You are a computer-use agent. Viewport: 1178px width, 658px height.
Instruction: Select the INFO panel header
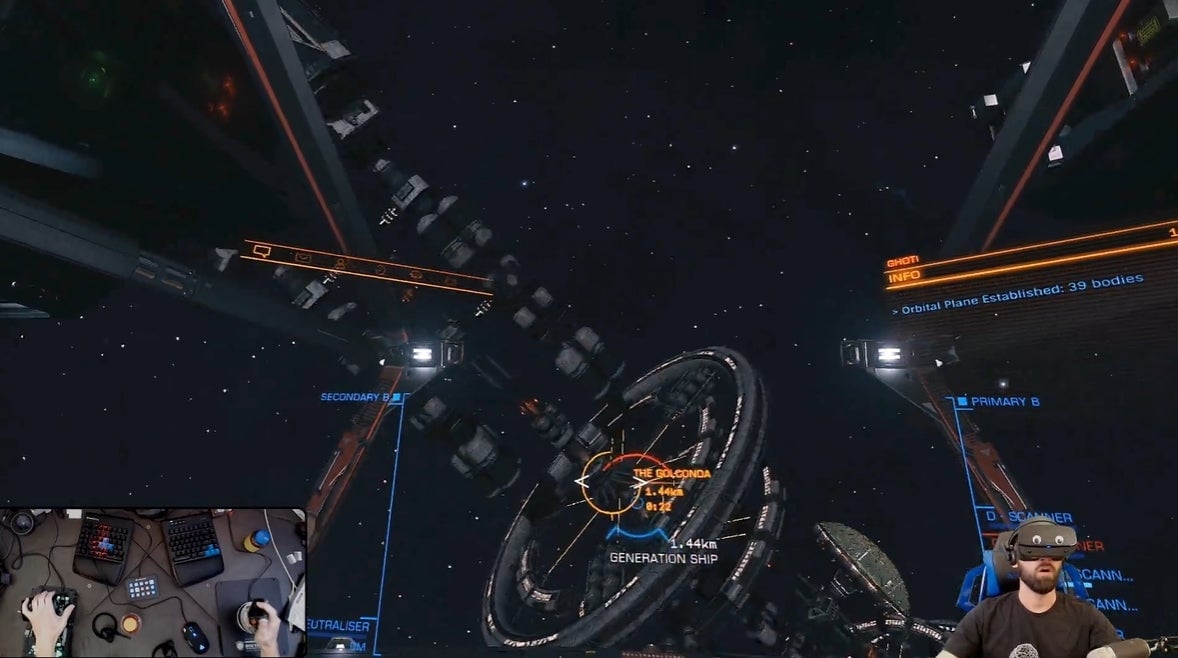pyautogui.click(x=904, y=276)
